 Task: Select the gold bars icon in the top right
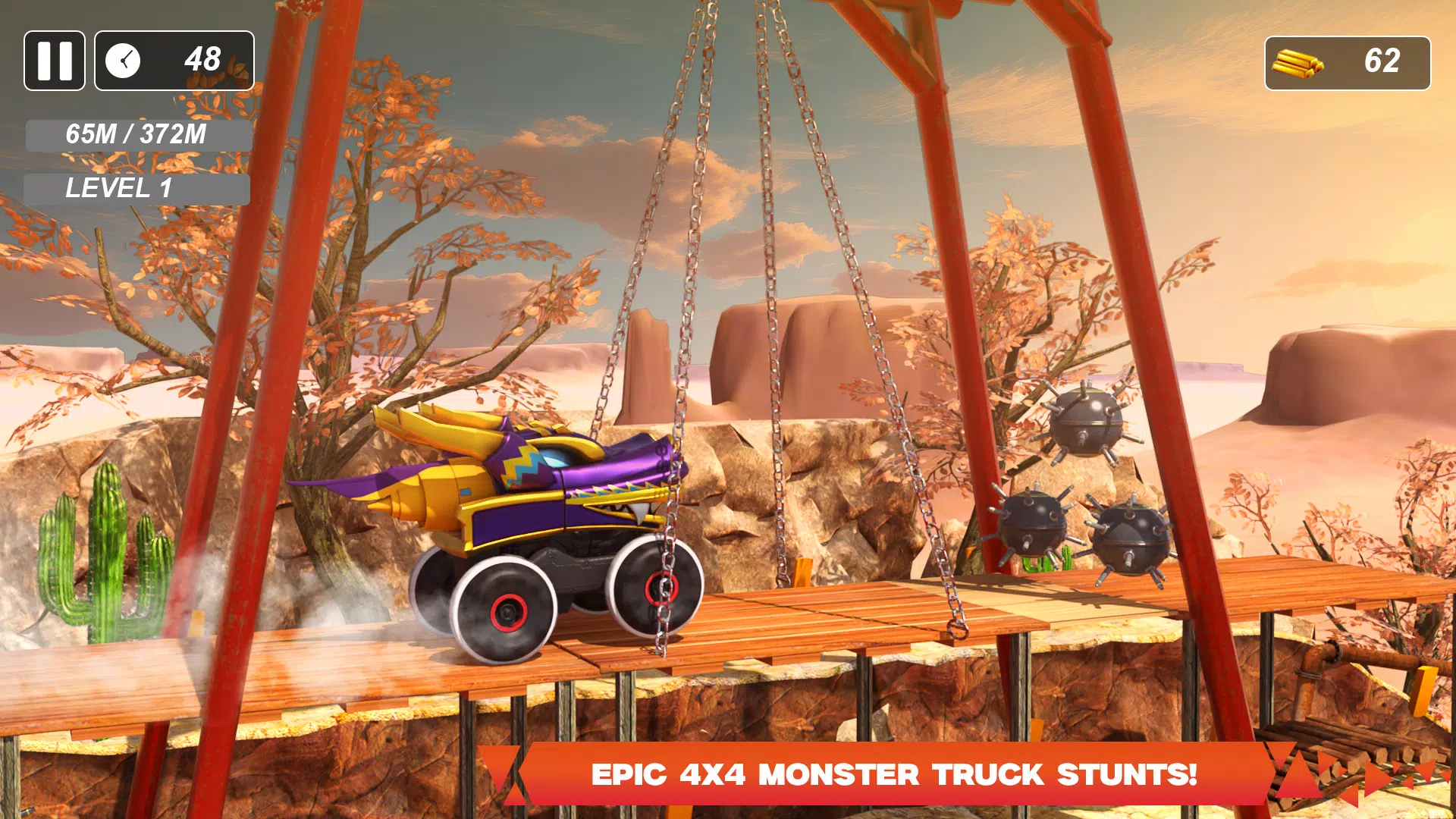coord(1298,62)
